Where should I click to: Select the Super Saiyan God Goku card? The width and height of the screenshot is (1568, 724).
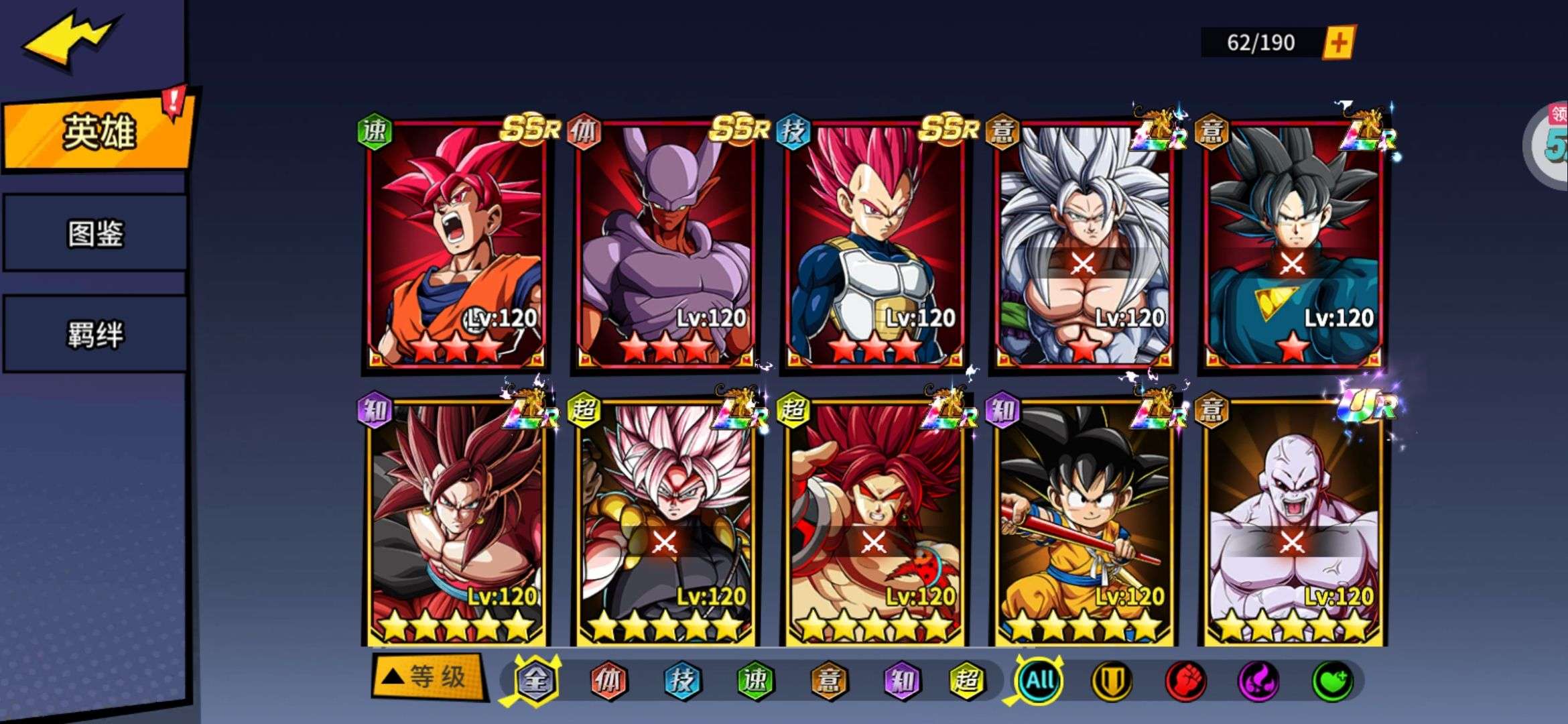pyautogui.click(x=456, y=245)
